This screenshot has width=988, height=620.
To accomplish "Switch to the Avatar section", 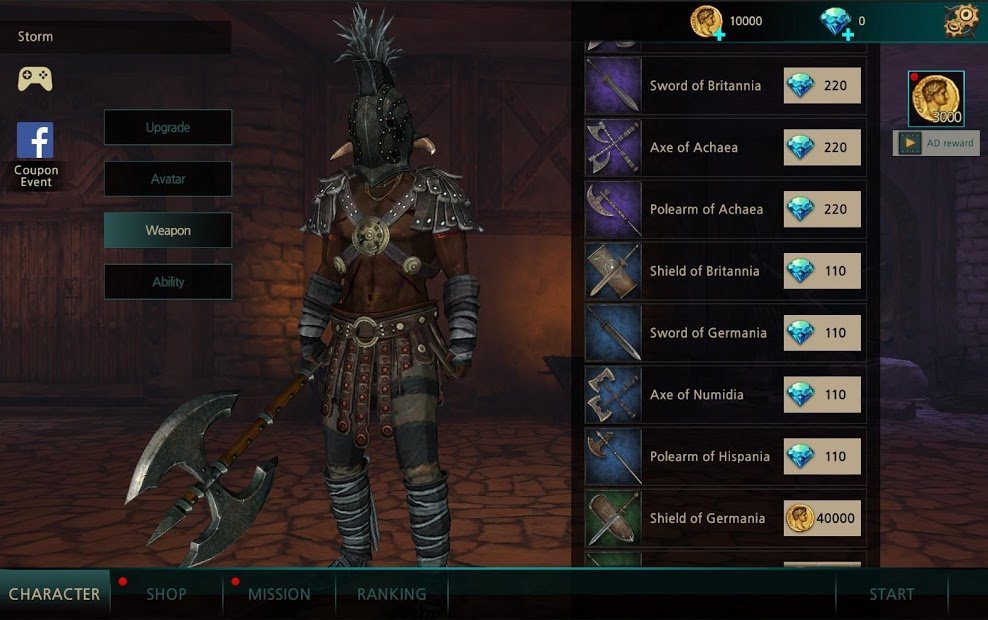I will point(168,179).
